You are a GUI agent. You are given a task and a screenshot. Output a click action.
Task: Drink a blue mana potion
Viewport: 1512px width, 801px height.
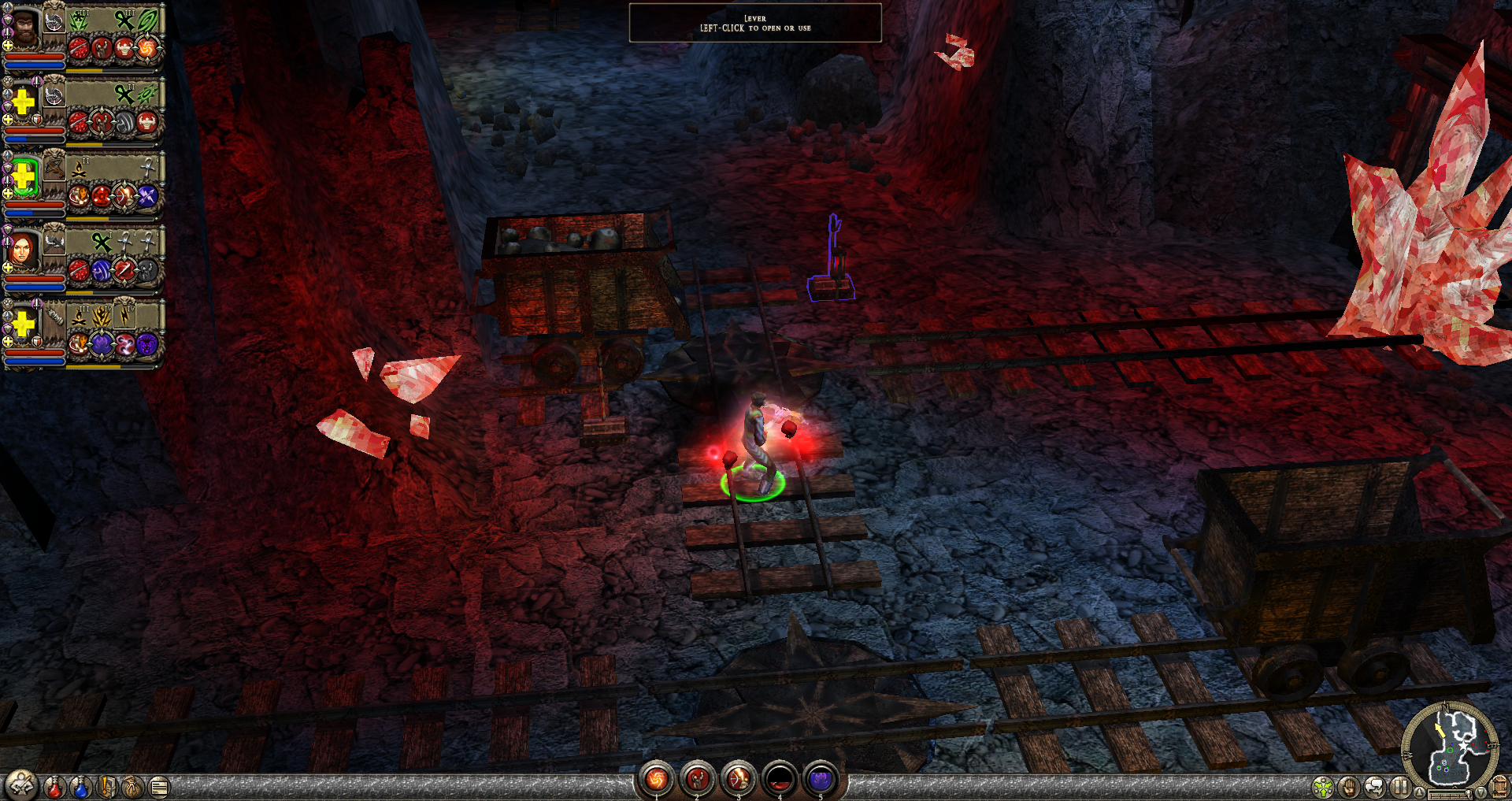tap(80, 787)
